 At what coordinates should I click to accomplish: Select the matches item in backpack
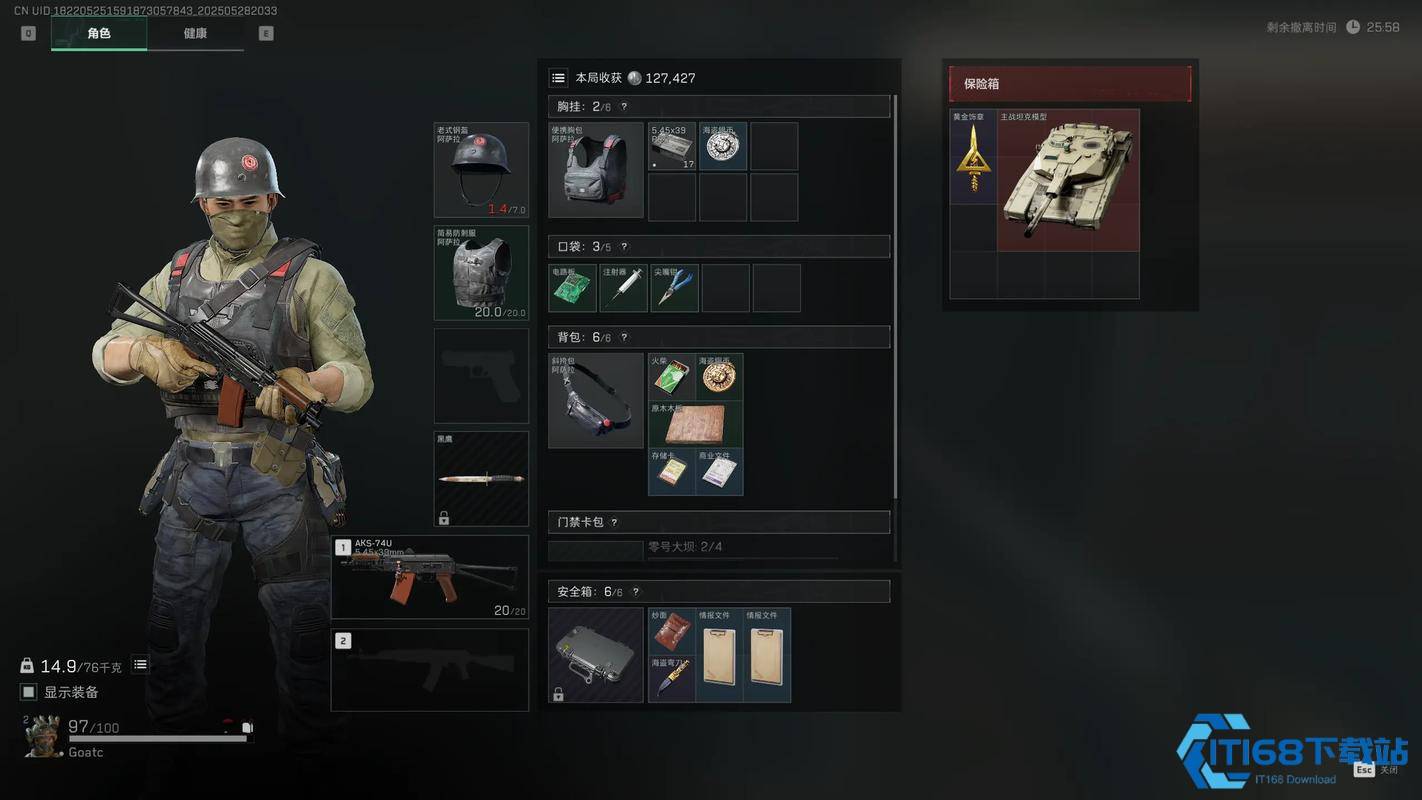(x=672, y=377)
